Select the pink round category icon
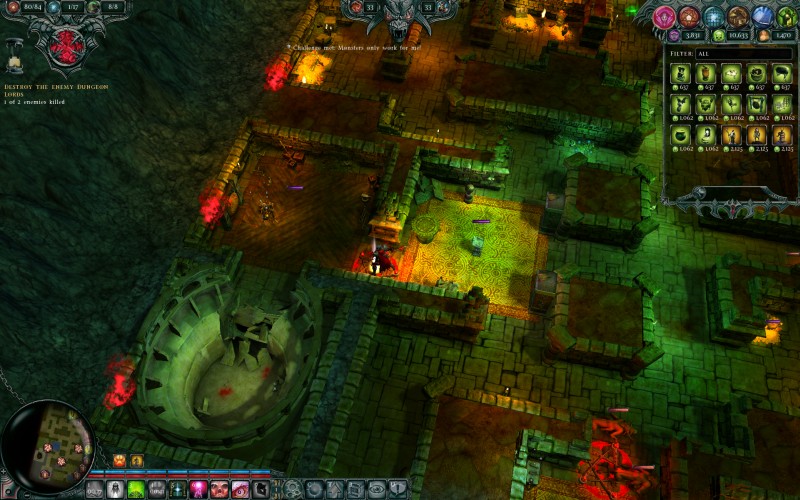This screenshot has width=800, height=500. point(664,17)
